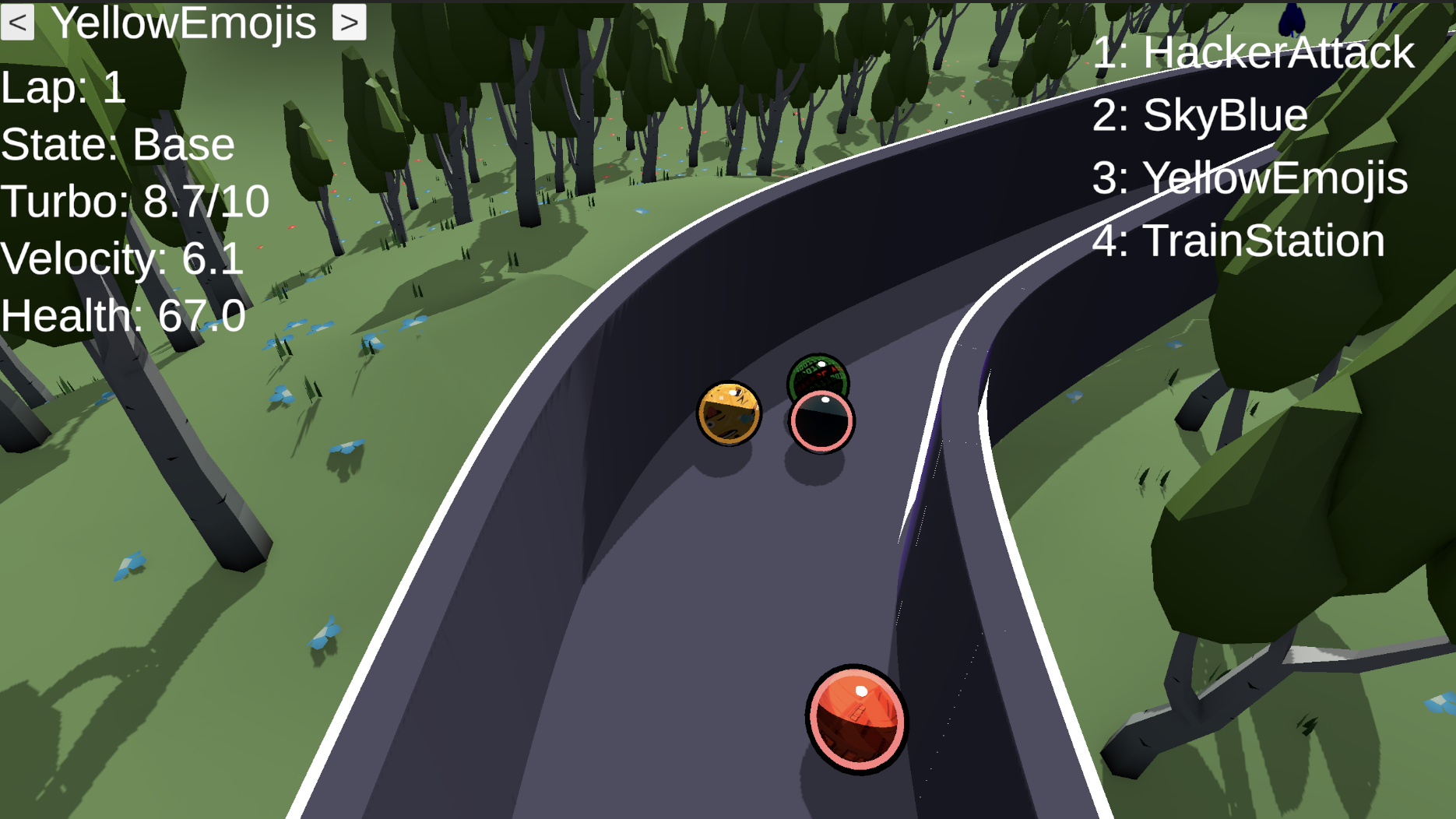Switch to the previous racer with left arrow
Image resolution: width=1456 pixels, height=819 pixels.
(17, 23)
